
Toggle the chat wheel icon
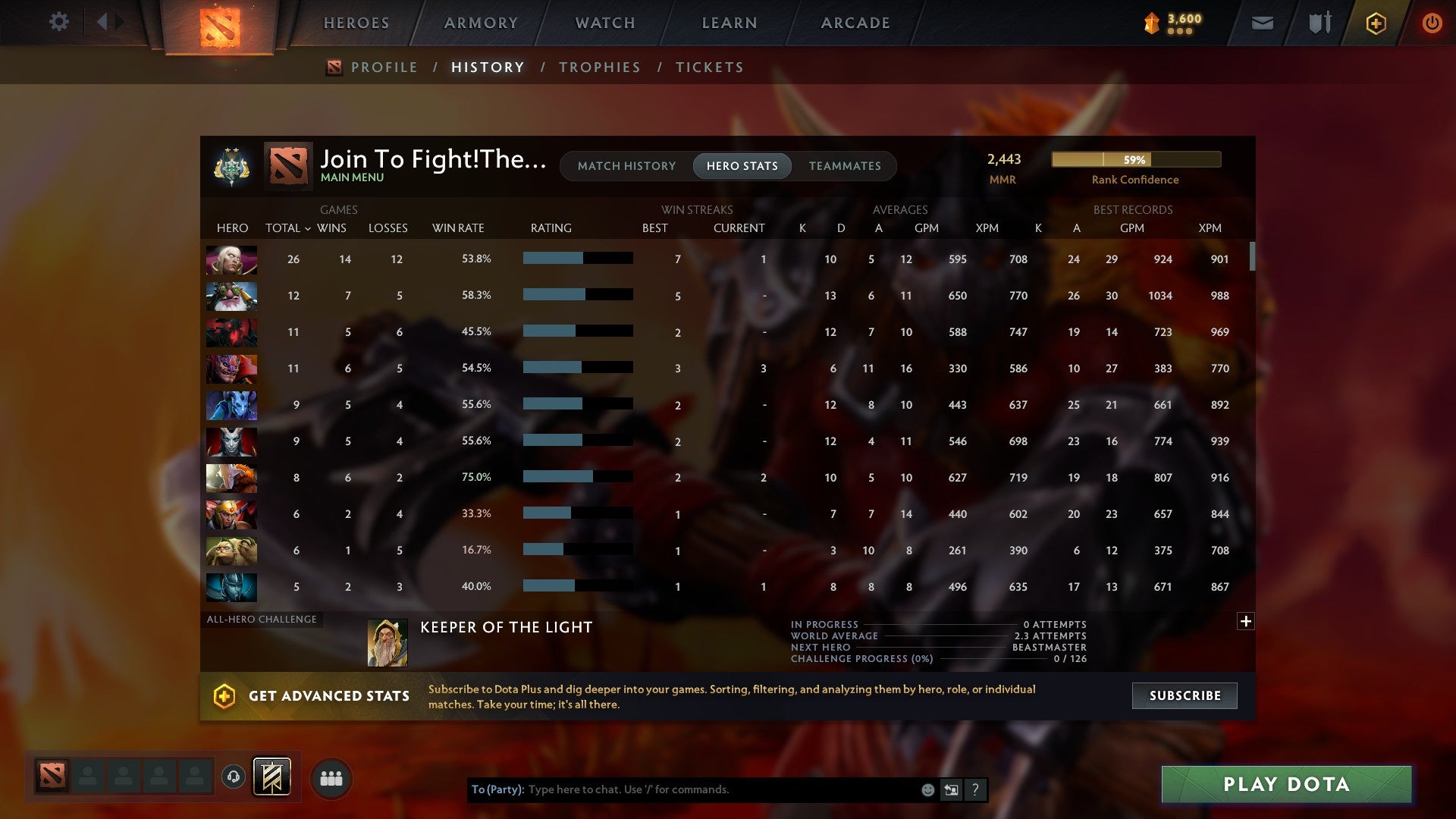click(x=950, y=789)
